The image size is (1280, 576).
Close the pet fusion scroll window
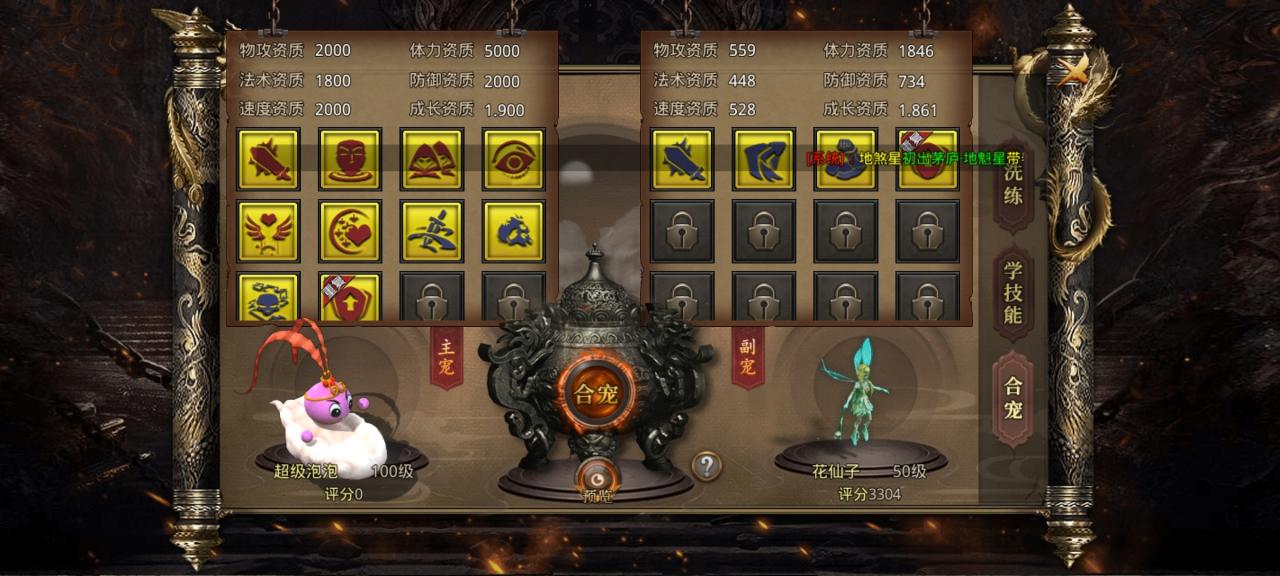point(1074,72)
